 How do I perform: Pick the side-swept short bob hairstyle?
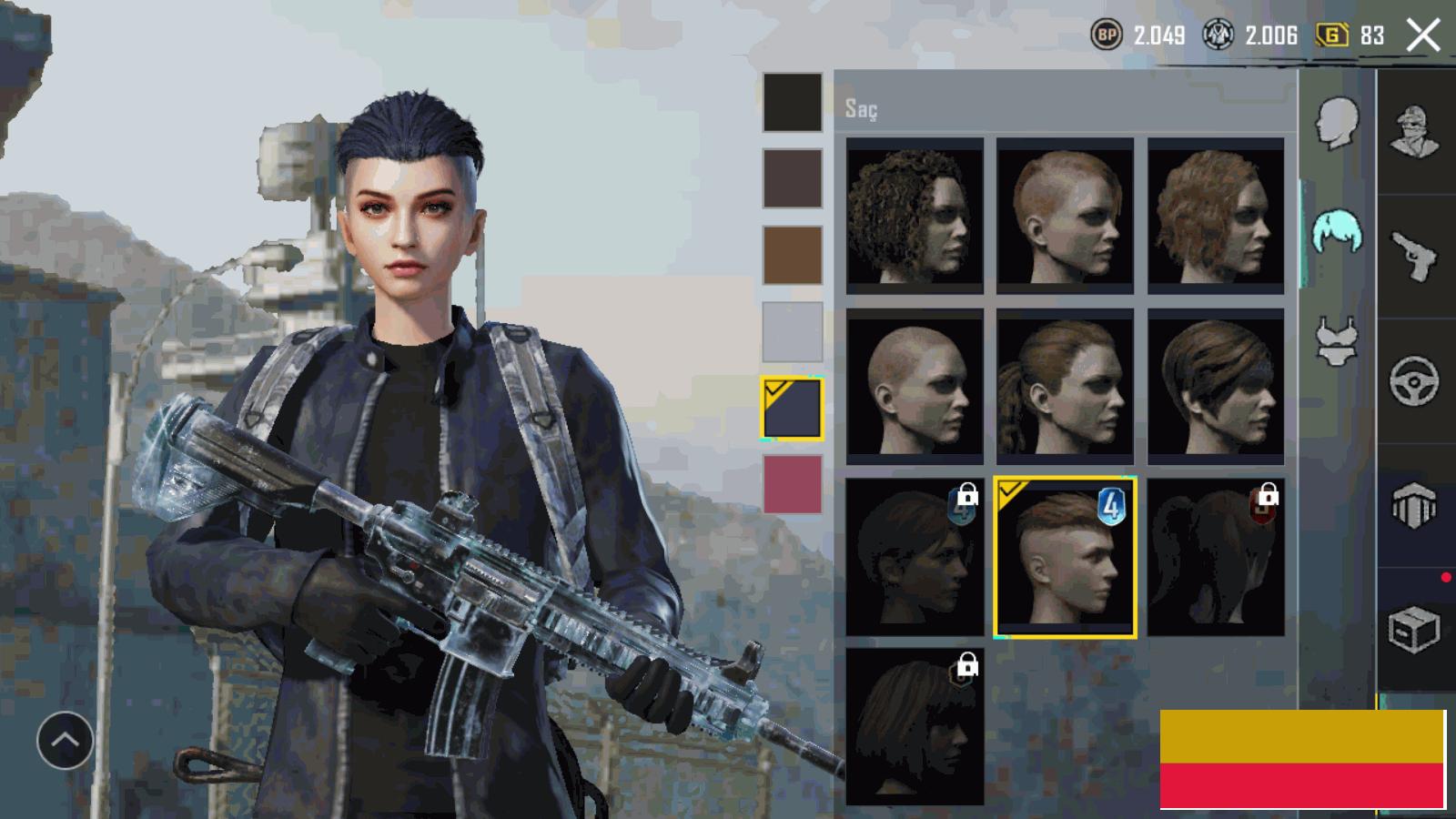[x=1216, y=386]
